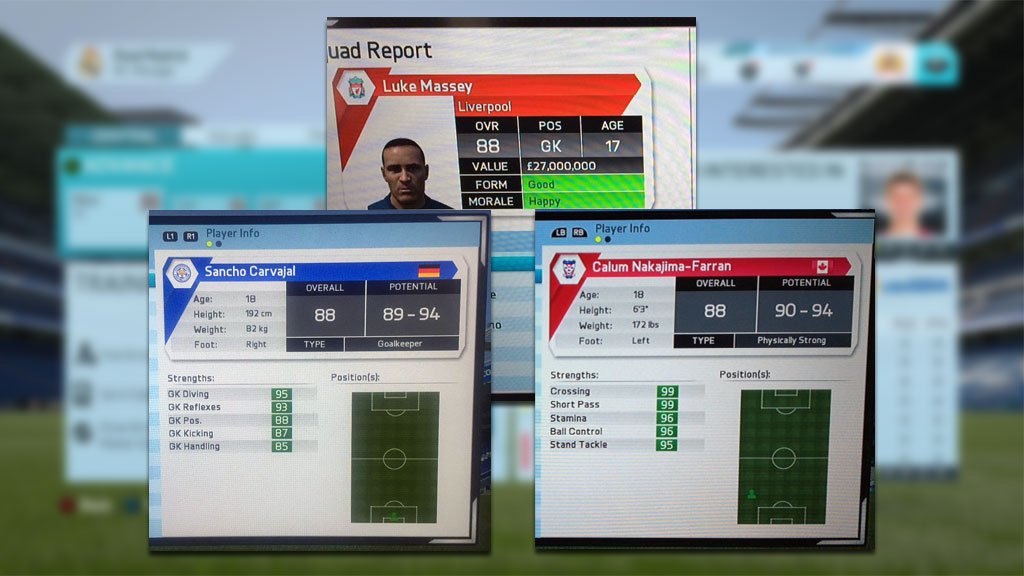Click Carvajal's goalkeeper position pitch diagram

pyautogui.click(x=394, y=456)
